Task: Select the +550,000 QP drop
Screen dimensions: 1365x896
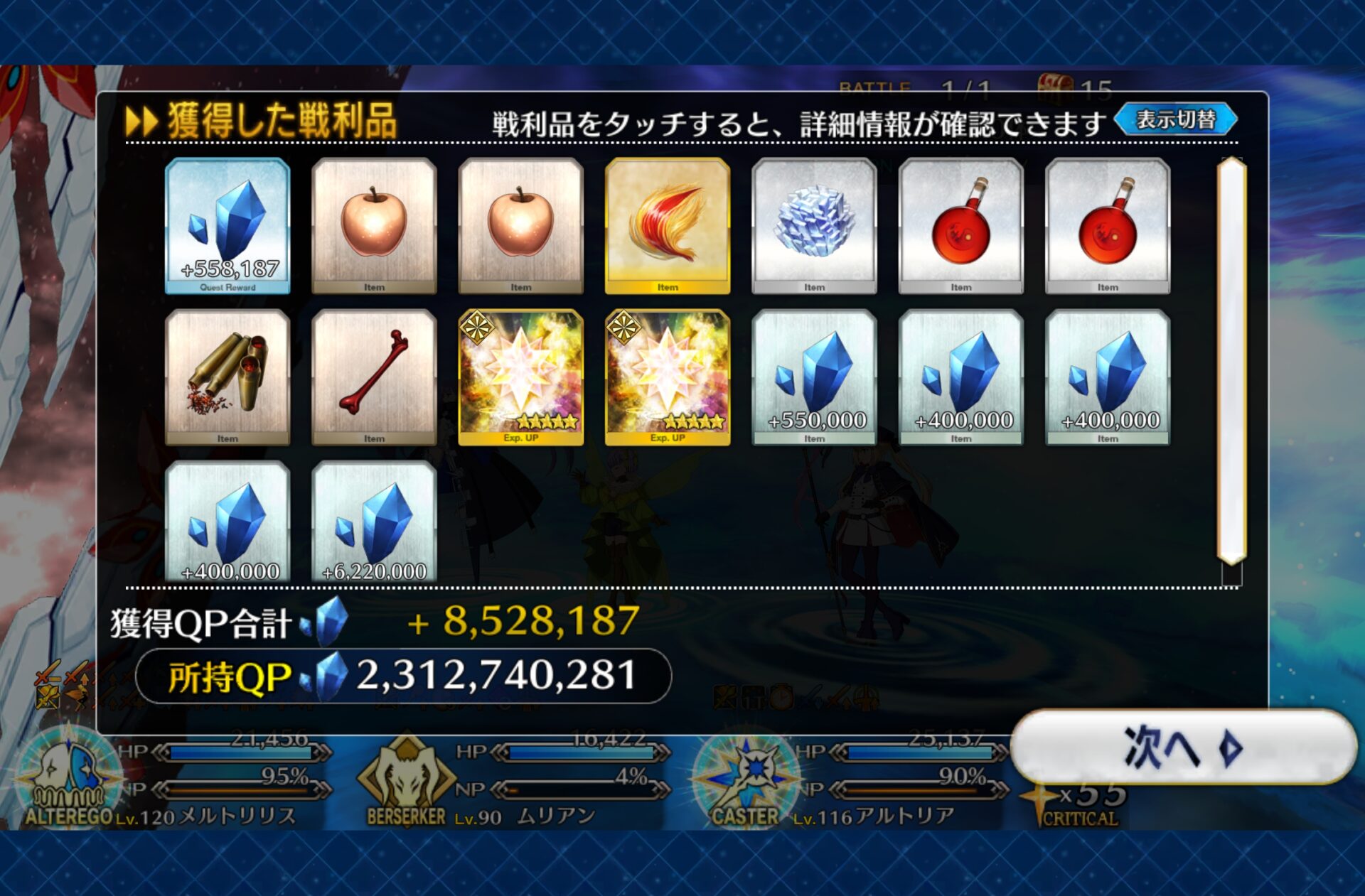Action: (x=814, y=377)
